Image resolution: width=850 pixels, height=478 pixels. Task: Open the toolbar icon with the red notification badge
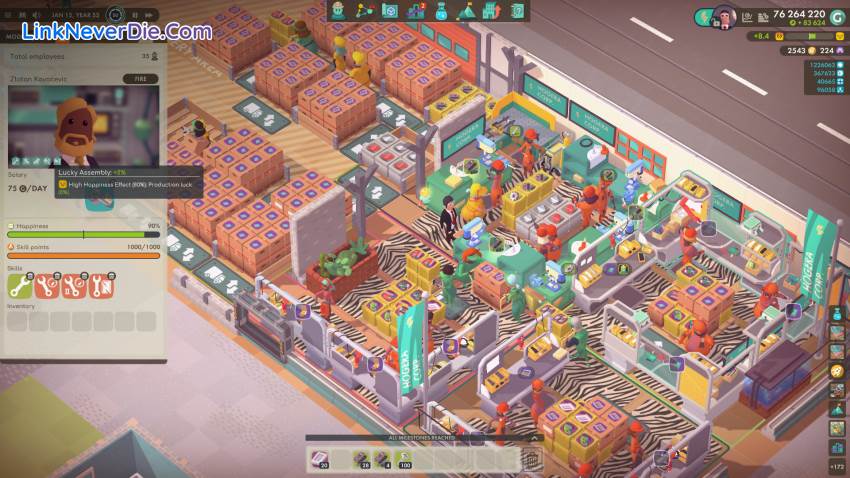415,11
